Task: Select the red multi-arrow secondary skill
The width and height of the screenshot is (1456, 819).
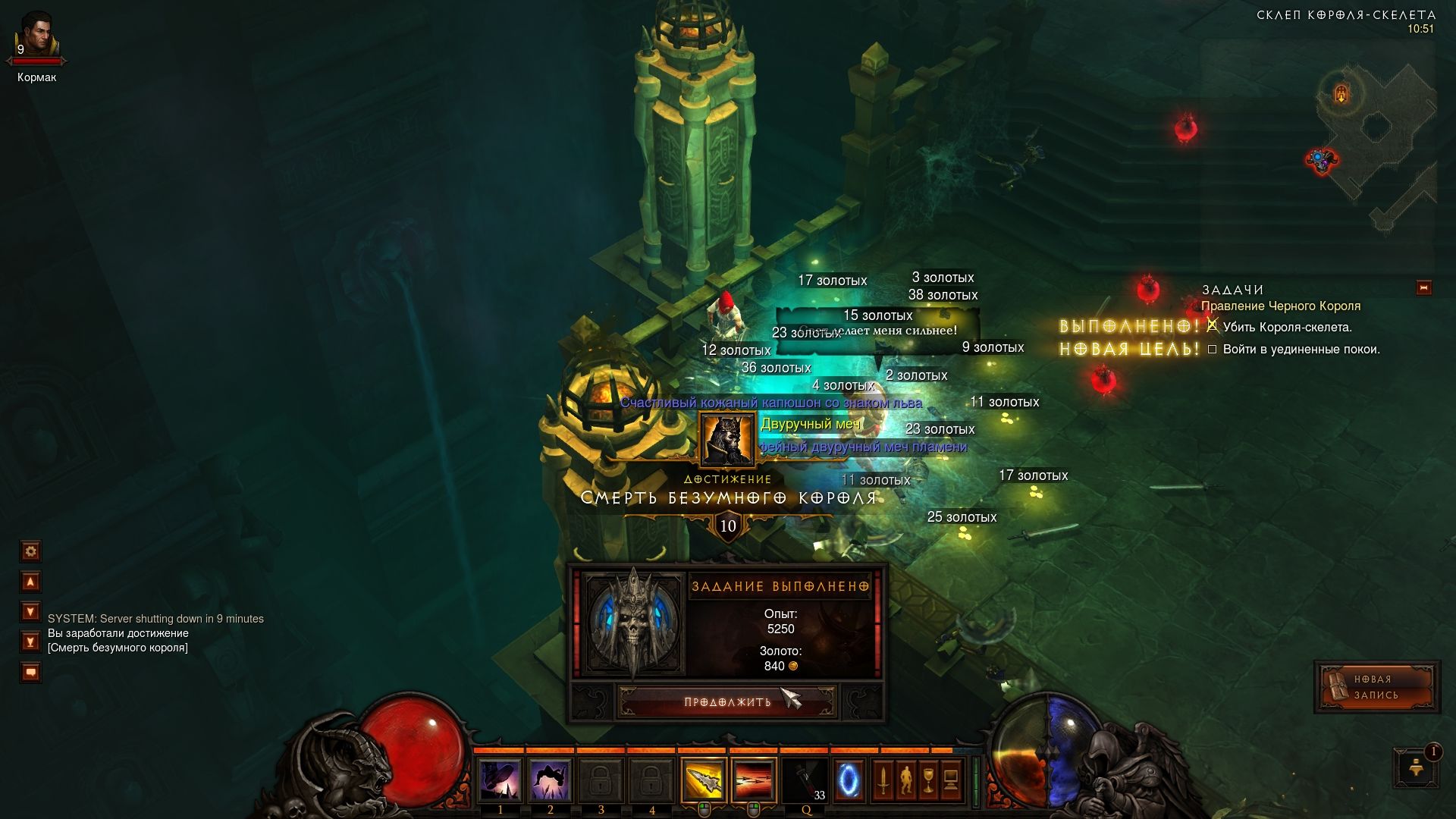Action: pos(754,780)
